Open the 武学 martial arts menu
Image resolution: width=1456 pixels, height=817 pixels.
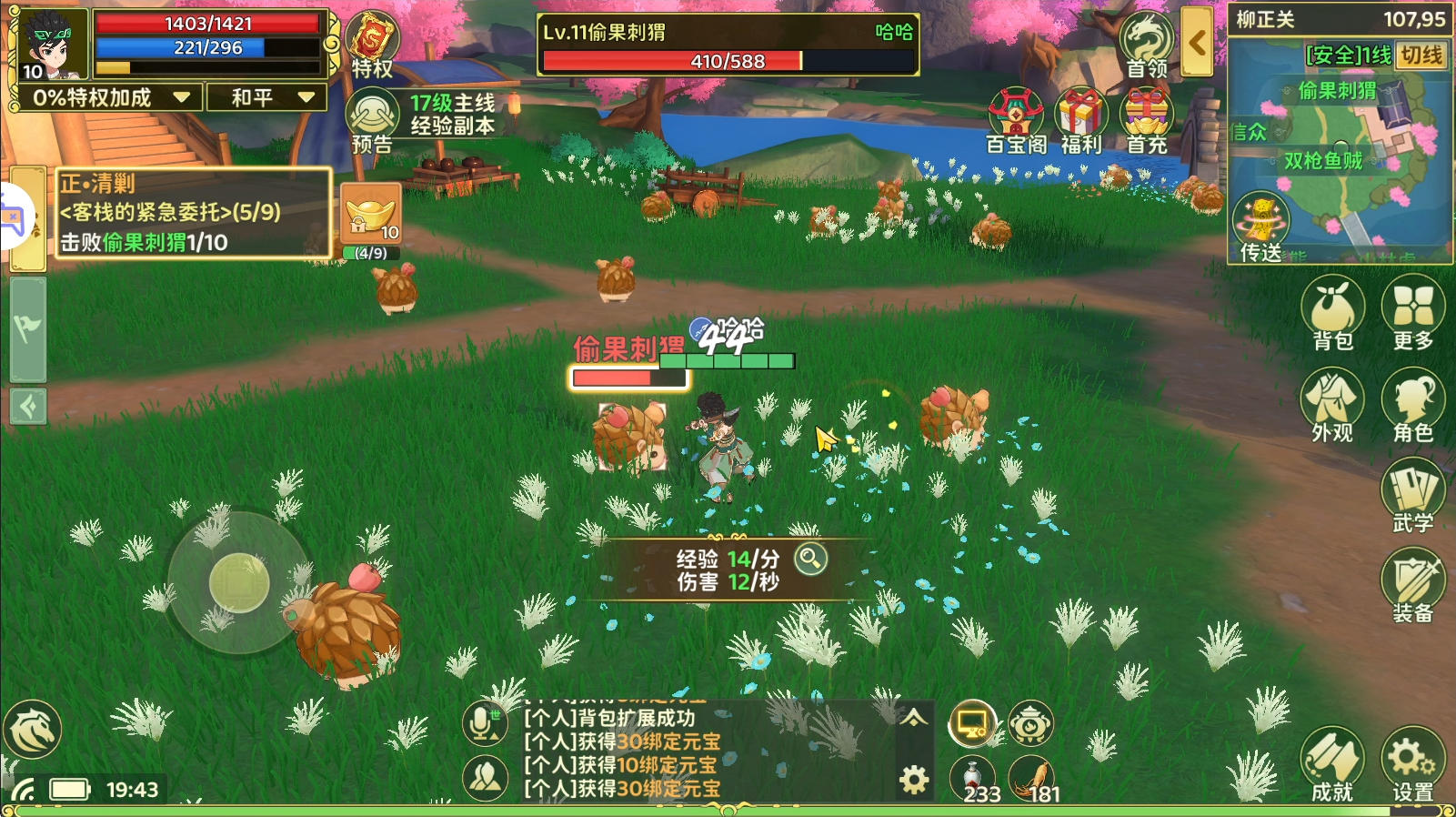(x=1412, y=496)
